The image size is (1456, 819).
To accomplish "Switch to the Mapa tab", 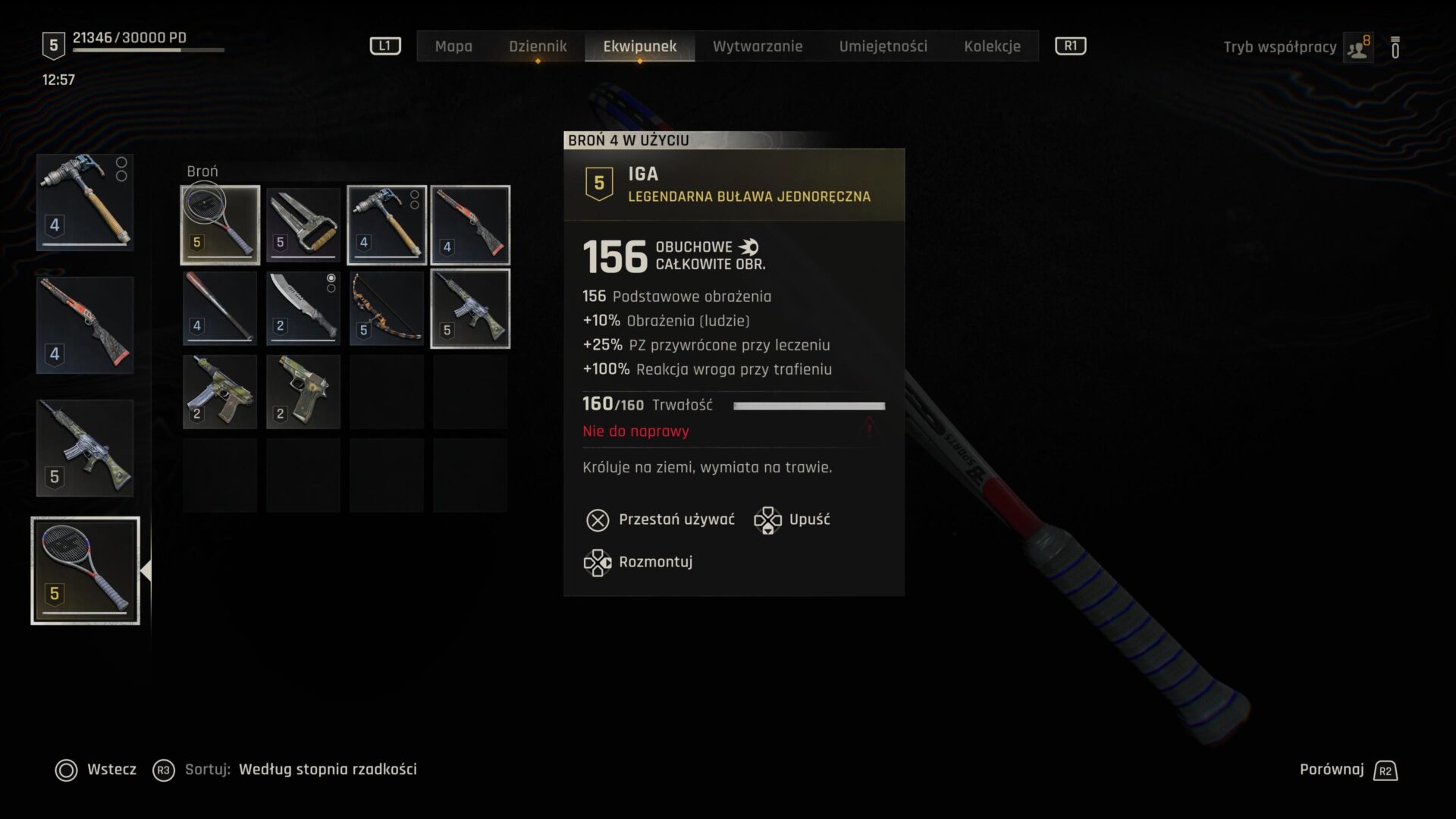I will pyautogui.click(x=453, y=46).
